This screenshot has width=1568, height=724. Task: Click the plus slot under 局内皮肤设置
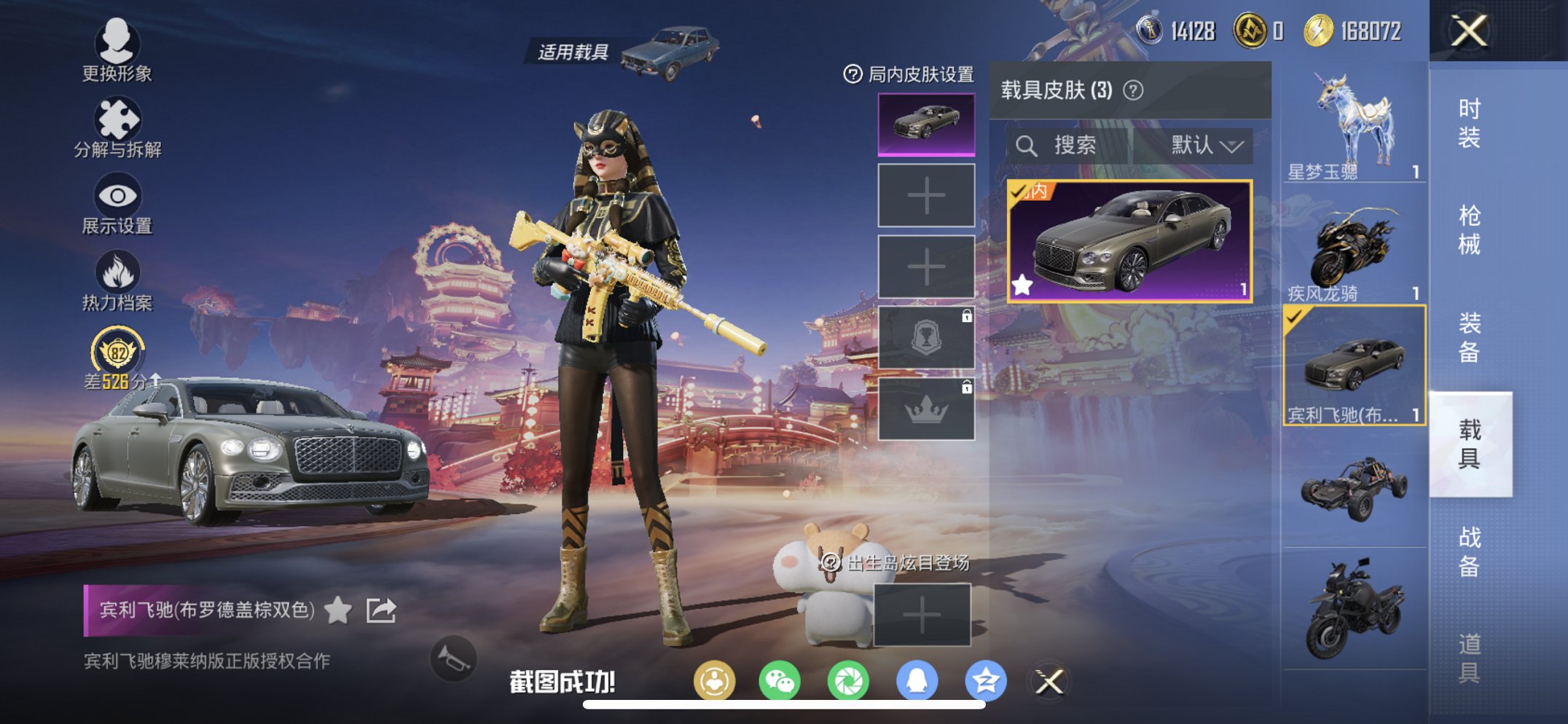(x=926, y=196)
